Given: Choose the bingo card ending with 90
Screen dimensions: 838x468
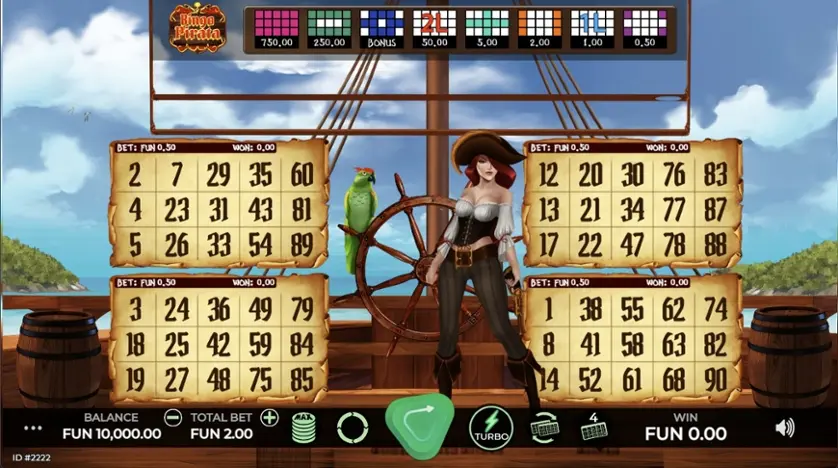Looking at the screenshot, I should tap(631, 338).
